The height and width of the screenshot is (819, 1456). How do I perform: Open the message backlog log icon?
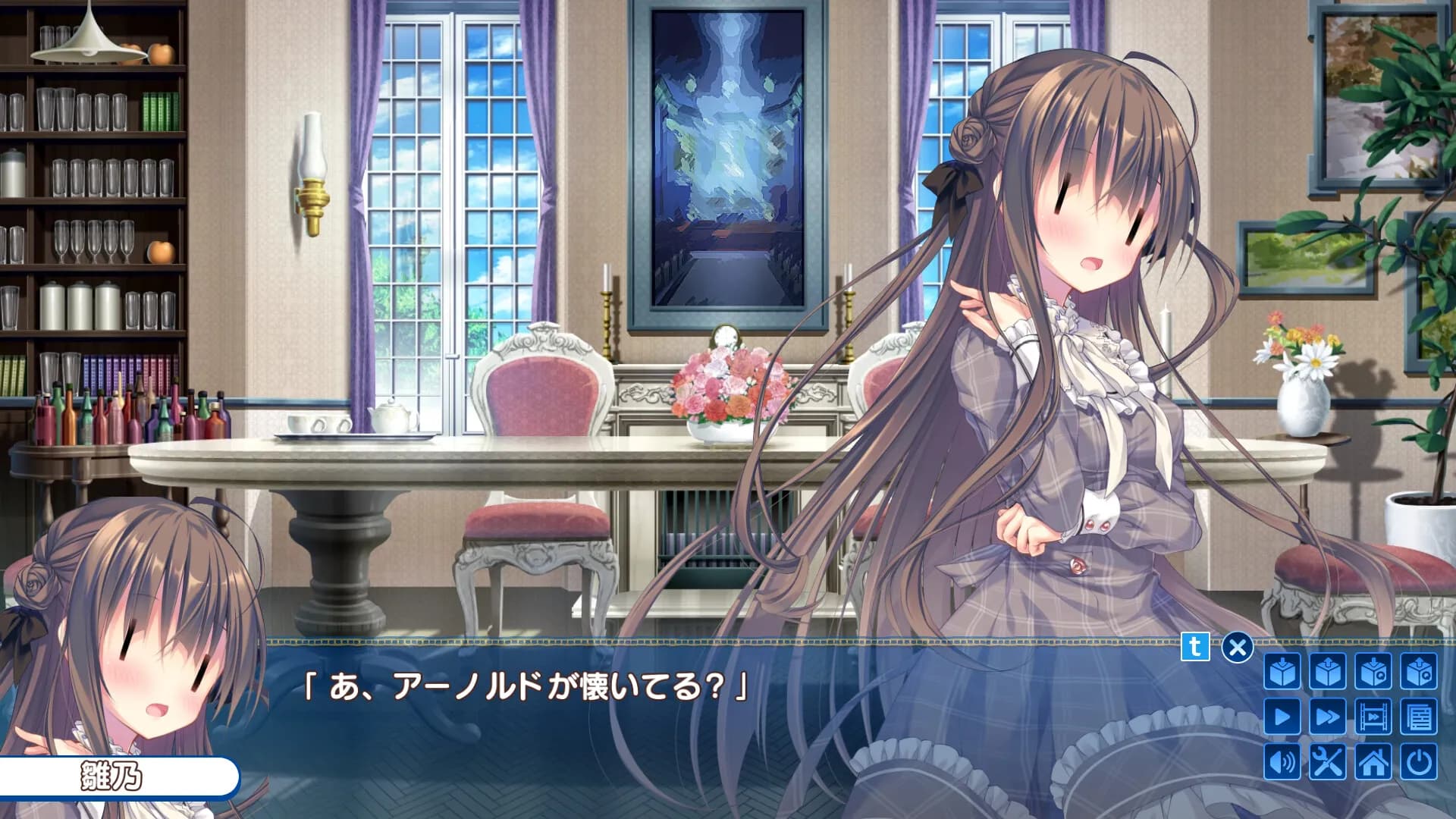[x=1419, y=716]
